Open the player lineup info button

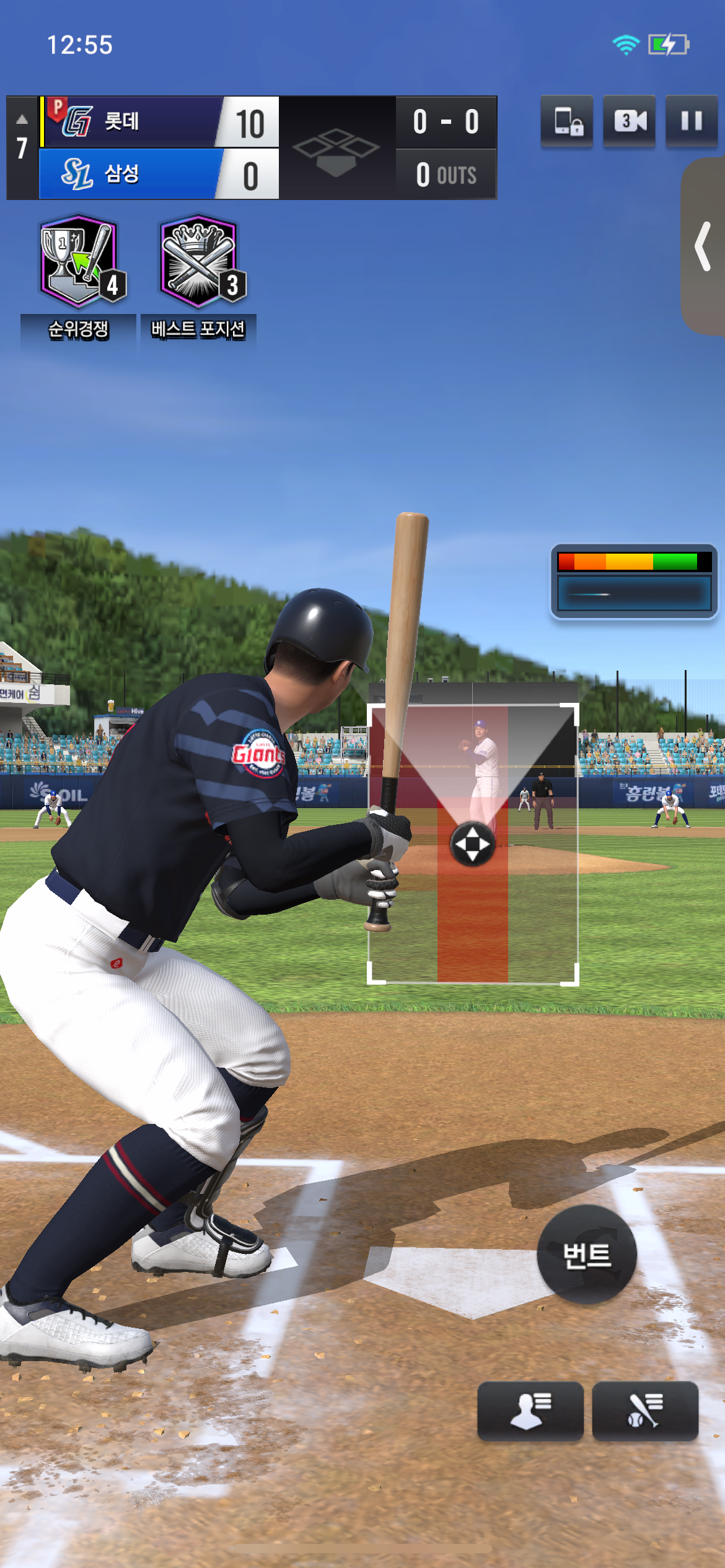pyautogui.click(x=530, y=1411)
